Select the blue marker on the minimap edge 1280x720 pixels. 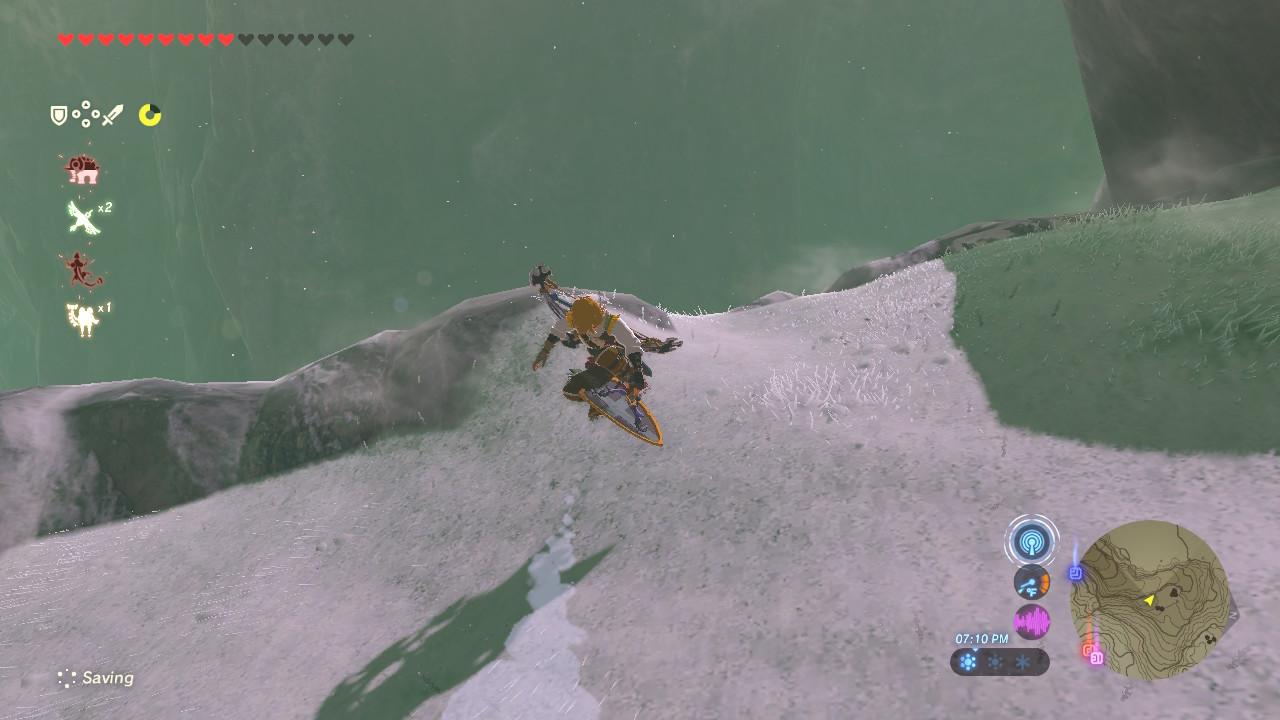point(1076,573)
